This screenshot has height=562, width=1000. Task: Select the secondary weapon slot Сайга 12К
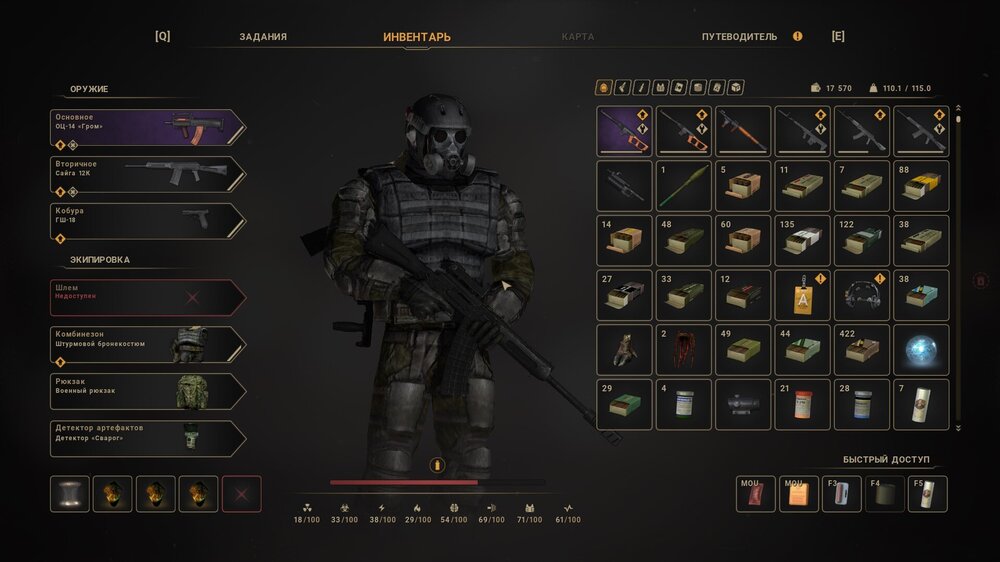147,174
